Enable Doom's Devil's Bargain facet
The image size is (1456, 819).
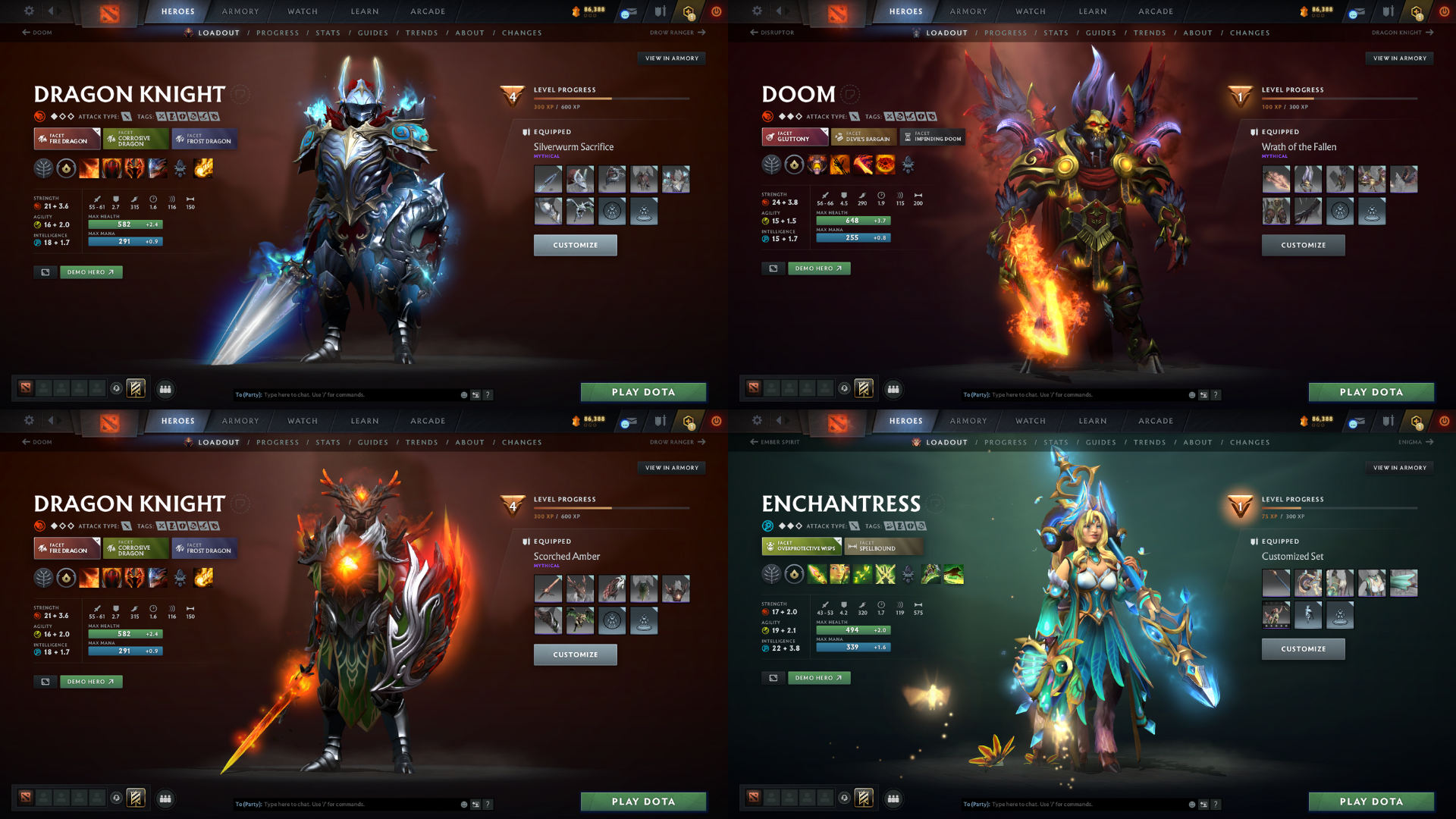tap(863, 137)
